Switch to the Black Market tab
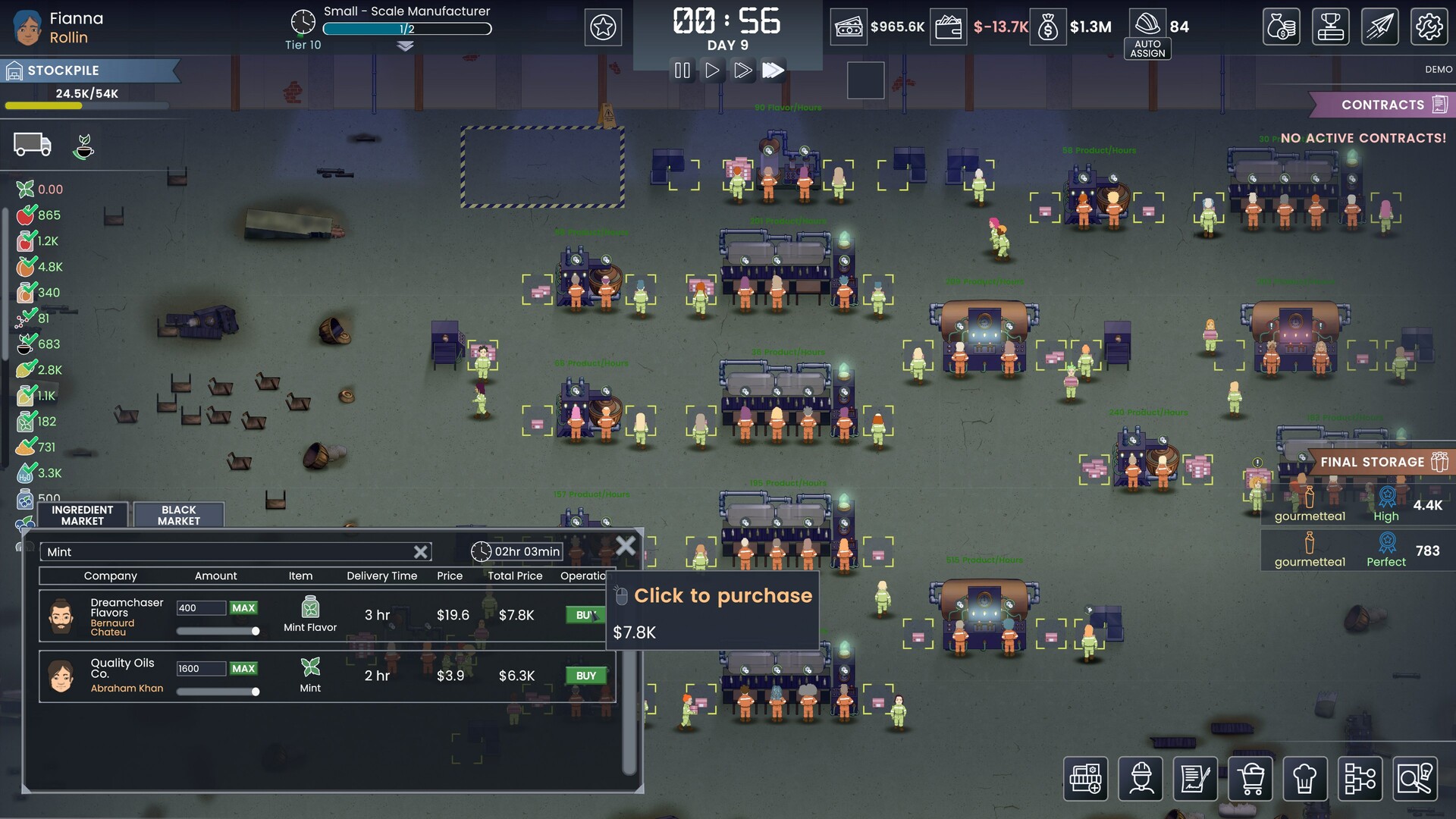The image size is (1456, 819). click(178, 515)
